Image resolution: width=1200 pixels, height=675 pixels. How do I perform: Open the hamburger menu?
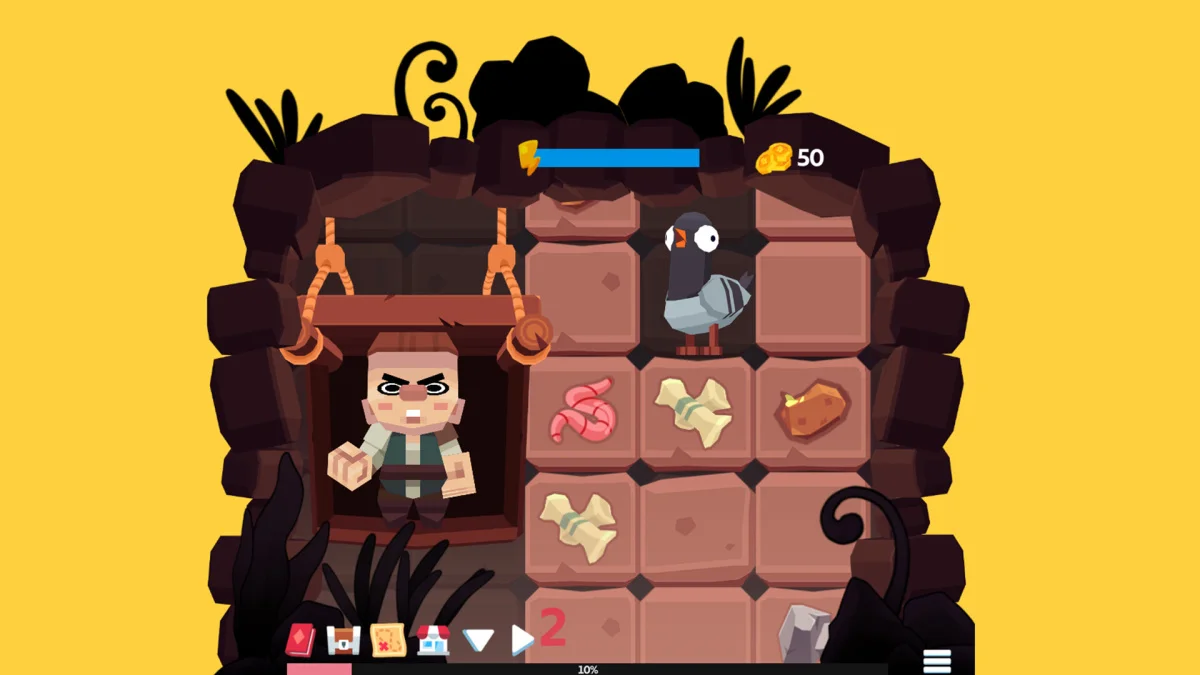point(937,661)
